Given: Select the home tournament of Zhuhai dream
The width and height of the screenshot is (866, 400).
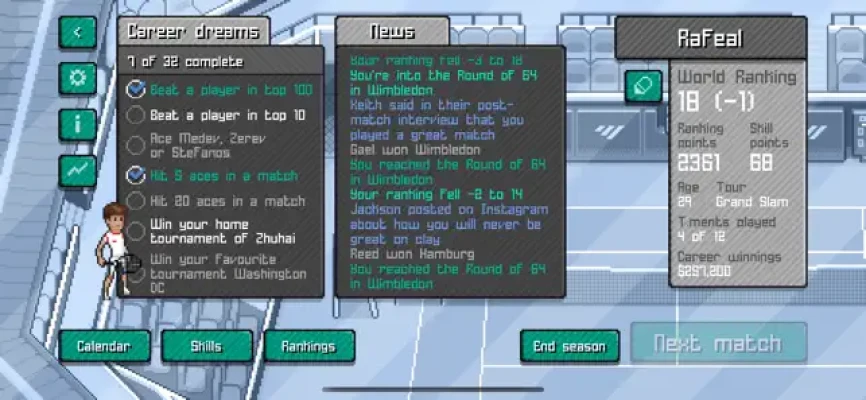Looking at the screenshot, I should 227,231.
